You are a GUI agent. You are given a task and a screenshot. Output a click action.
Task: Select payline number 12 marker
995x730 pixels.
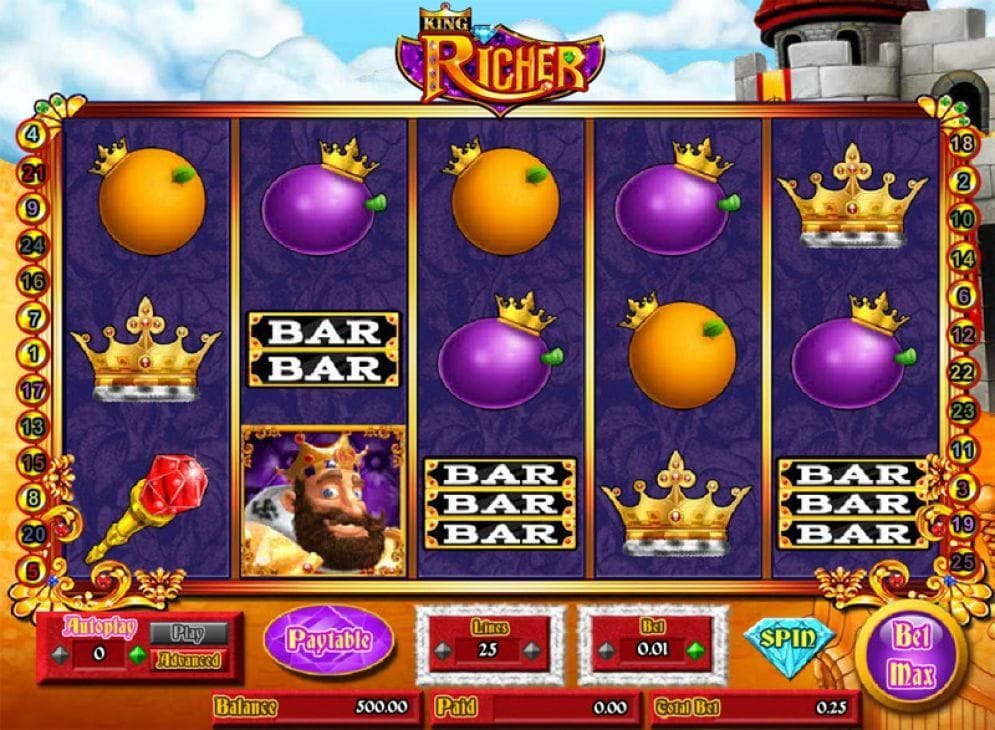coord(964,335)
